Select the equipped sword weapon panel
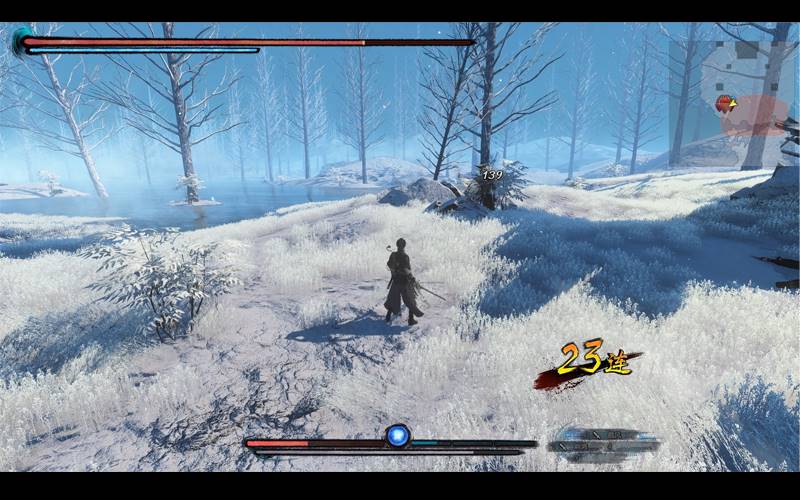 click(604, 440)
